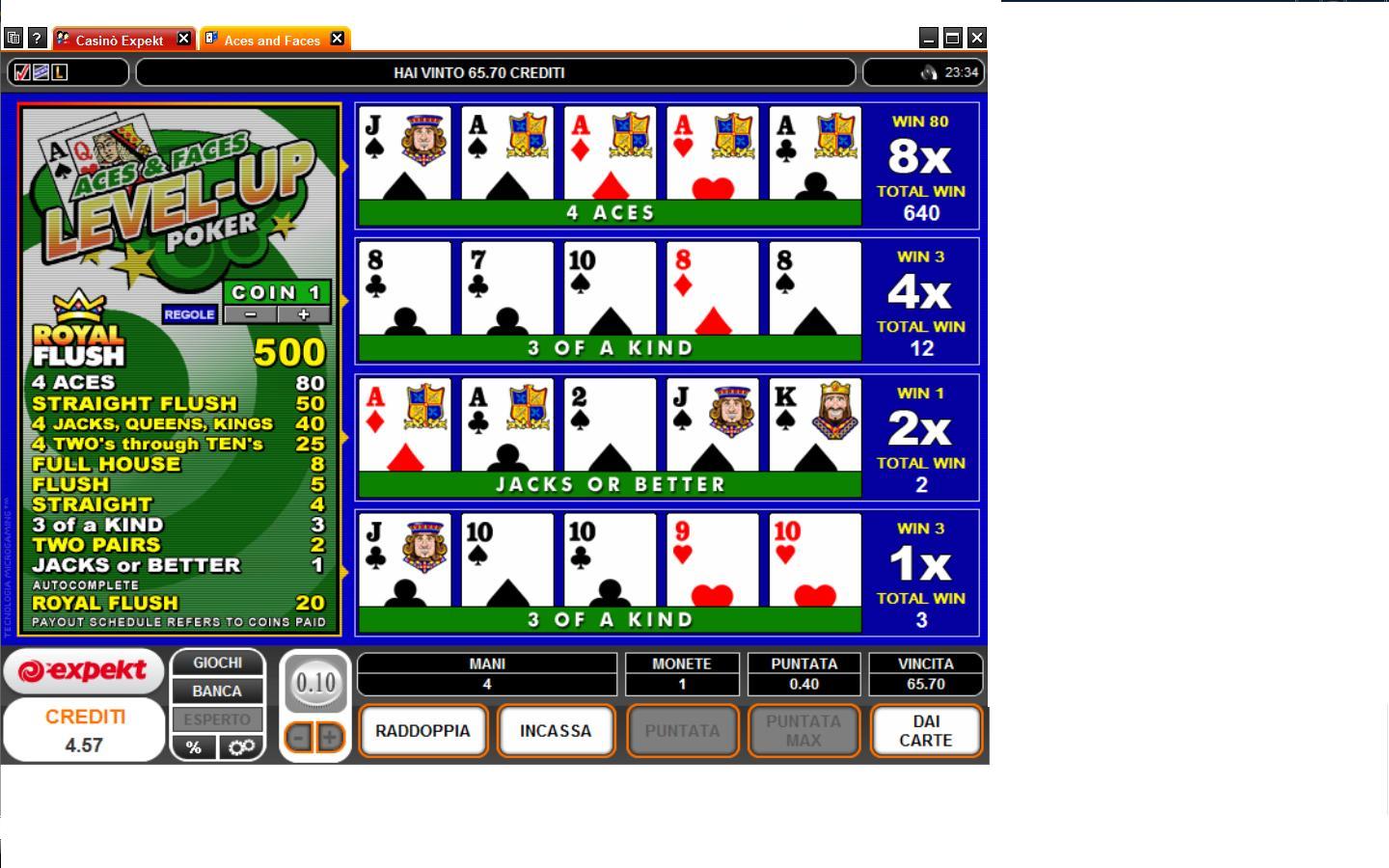The height and width of the screenshot is (868, 1389).
Task: Switch to the Casinò Expekt tab
Action: pyautogui.click(x=120, y=40)
